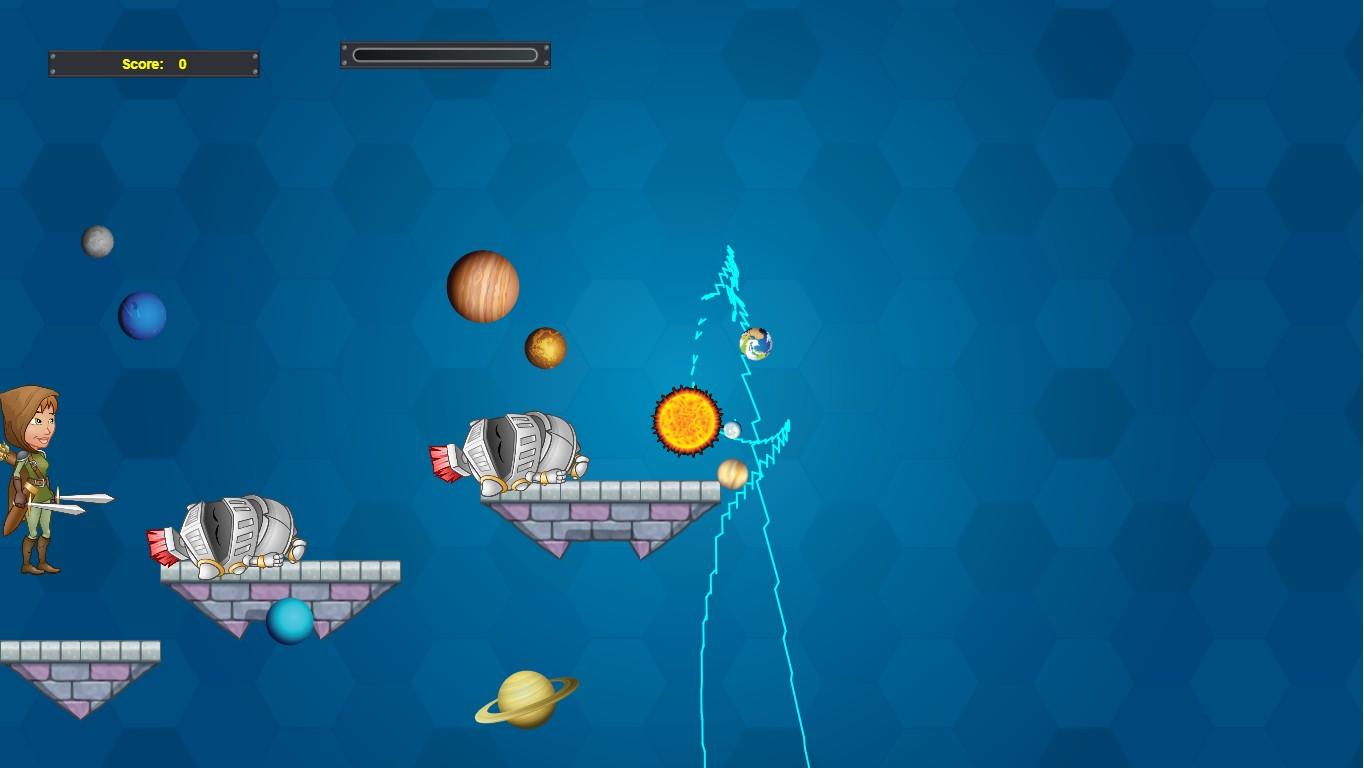Viewport: 1364px width, 768px height.
Task: Select the health bar at the top
Action: 444,54
